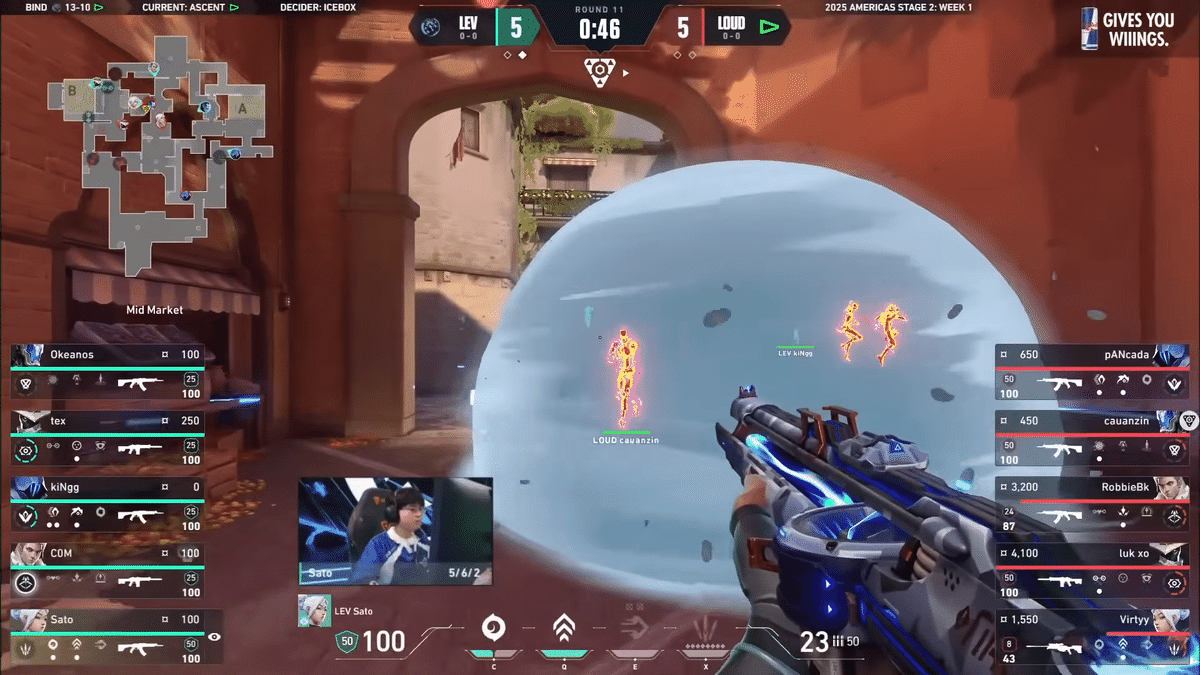Activate Jett's Cloudburst ability icon

[x=493, y=629]
